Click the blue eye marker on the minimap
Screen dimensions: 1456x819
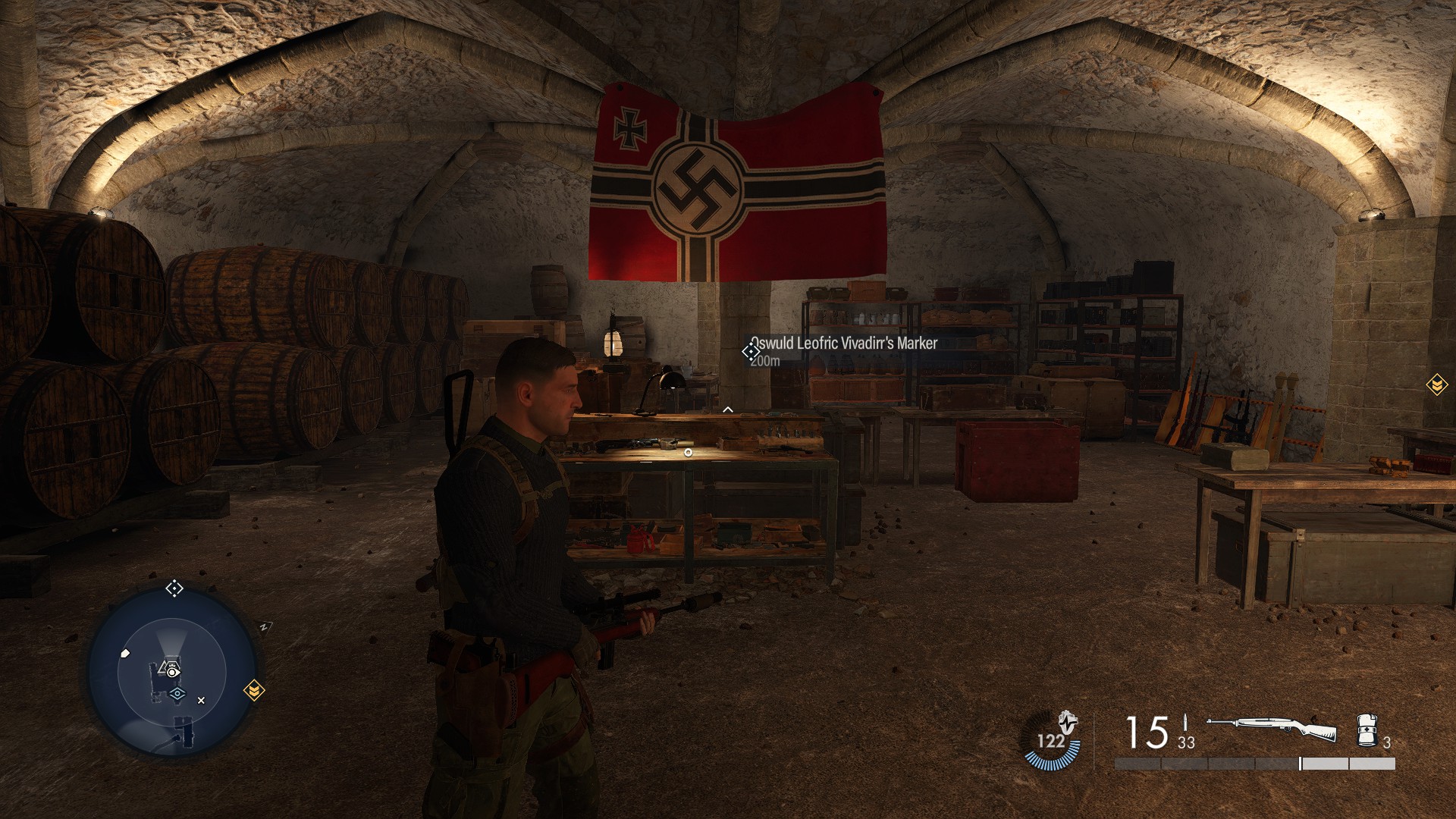point(177,693)
